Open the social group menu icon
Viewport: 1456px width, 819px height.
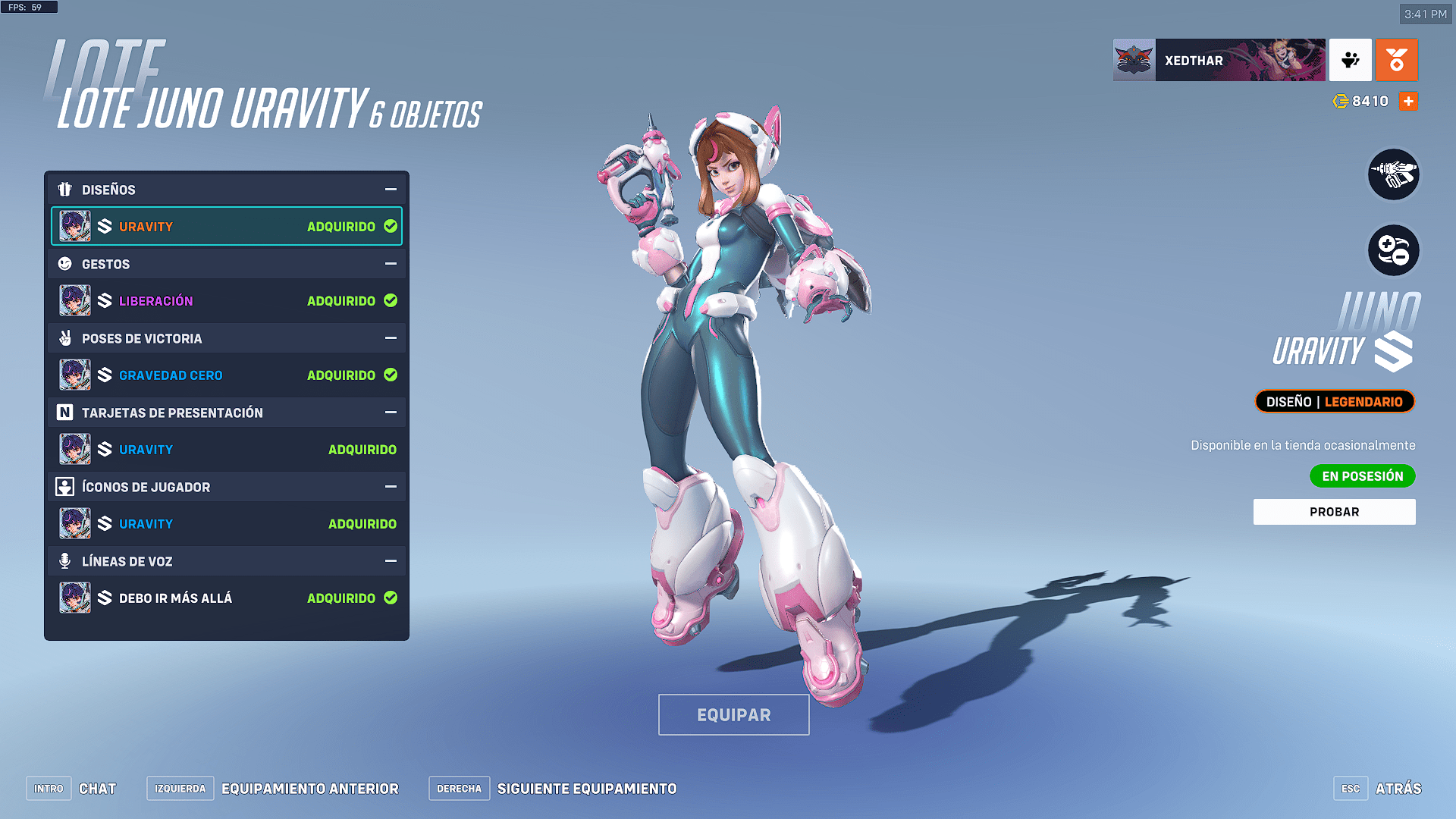pyautogui.click(x=1350, y=60)
